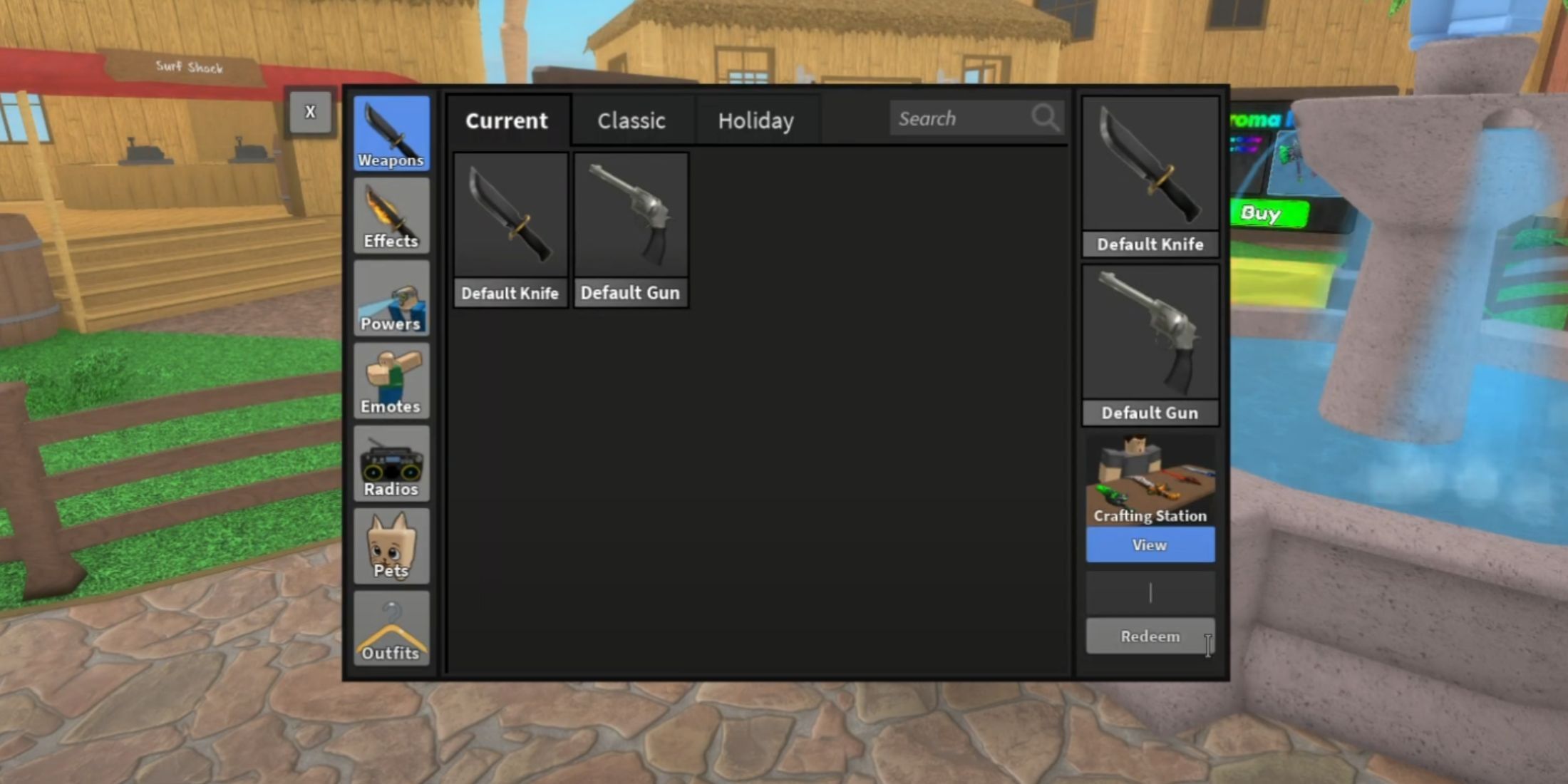Open the Radios inventory section
1568x784 pixels.
coord(391,462)
